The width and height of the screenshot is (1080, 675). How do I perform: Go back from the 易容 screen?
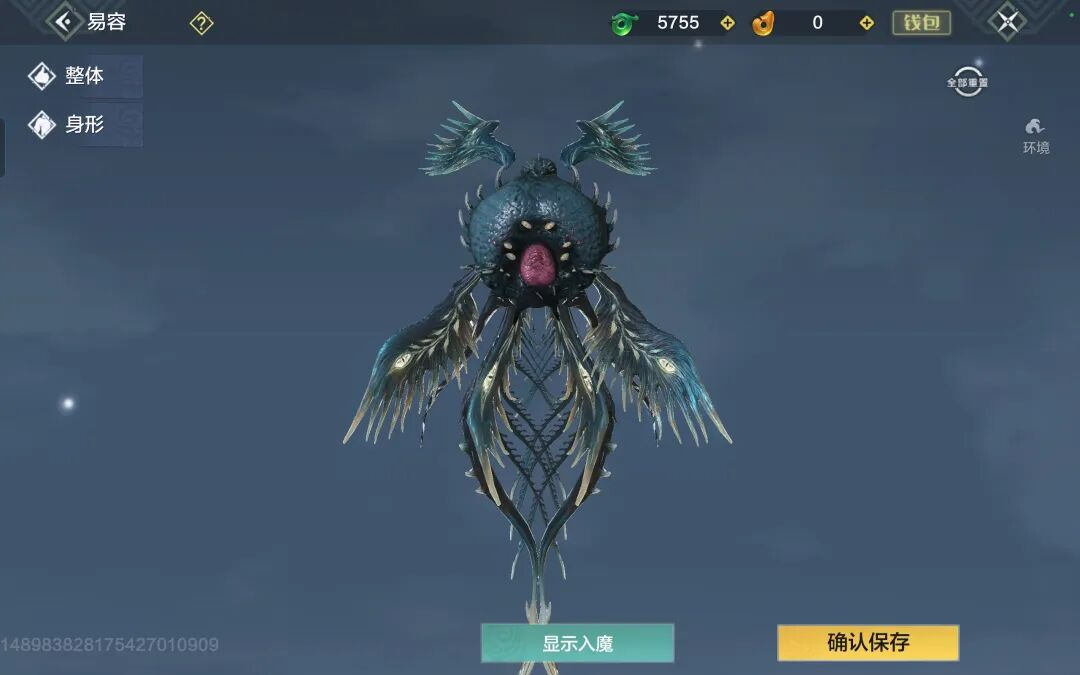tap(65, 21)
